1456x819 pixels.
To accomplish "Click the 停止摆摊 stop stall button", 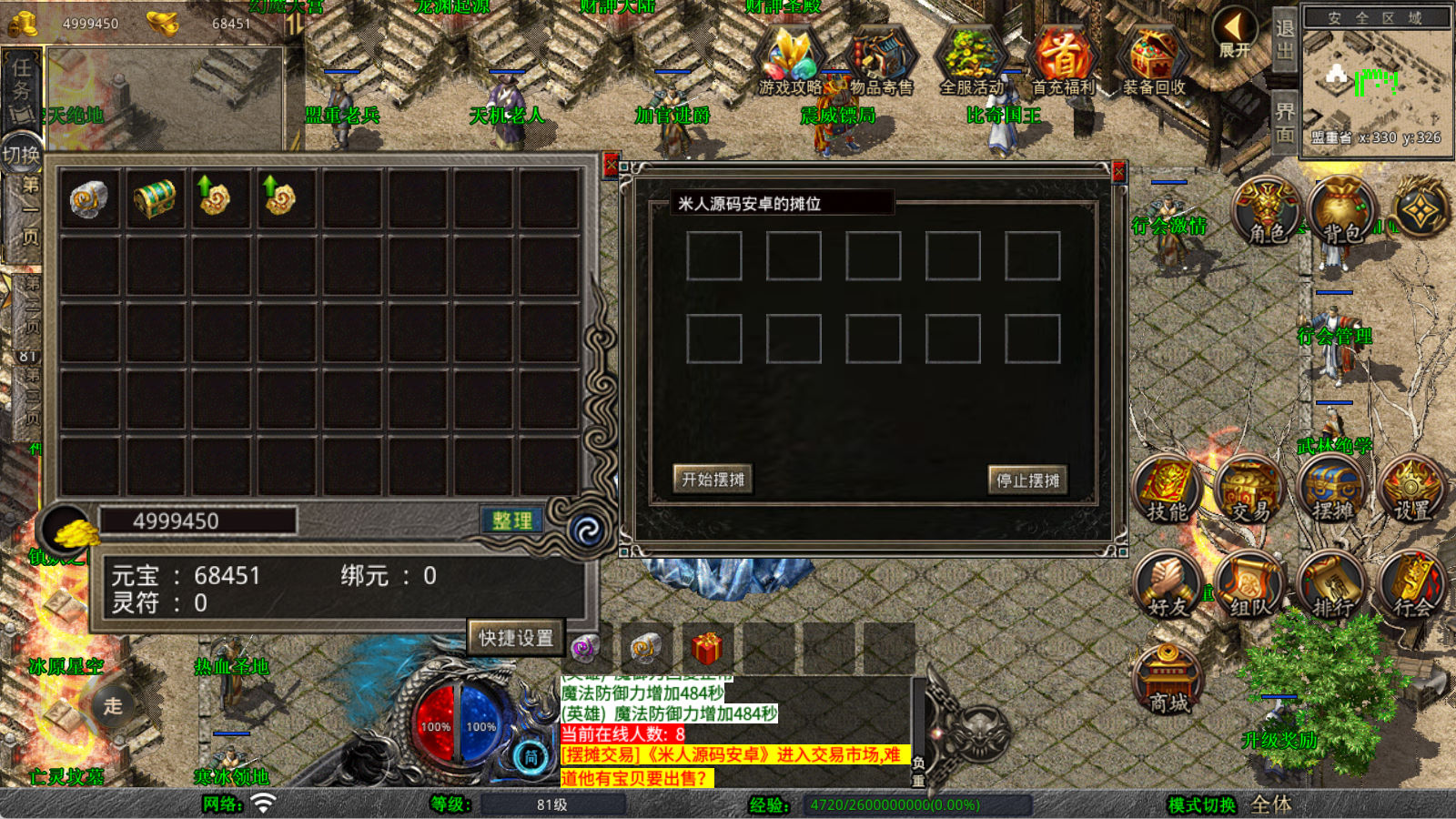I will [x=1027, y=480].
